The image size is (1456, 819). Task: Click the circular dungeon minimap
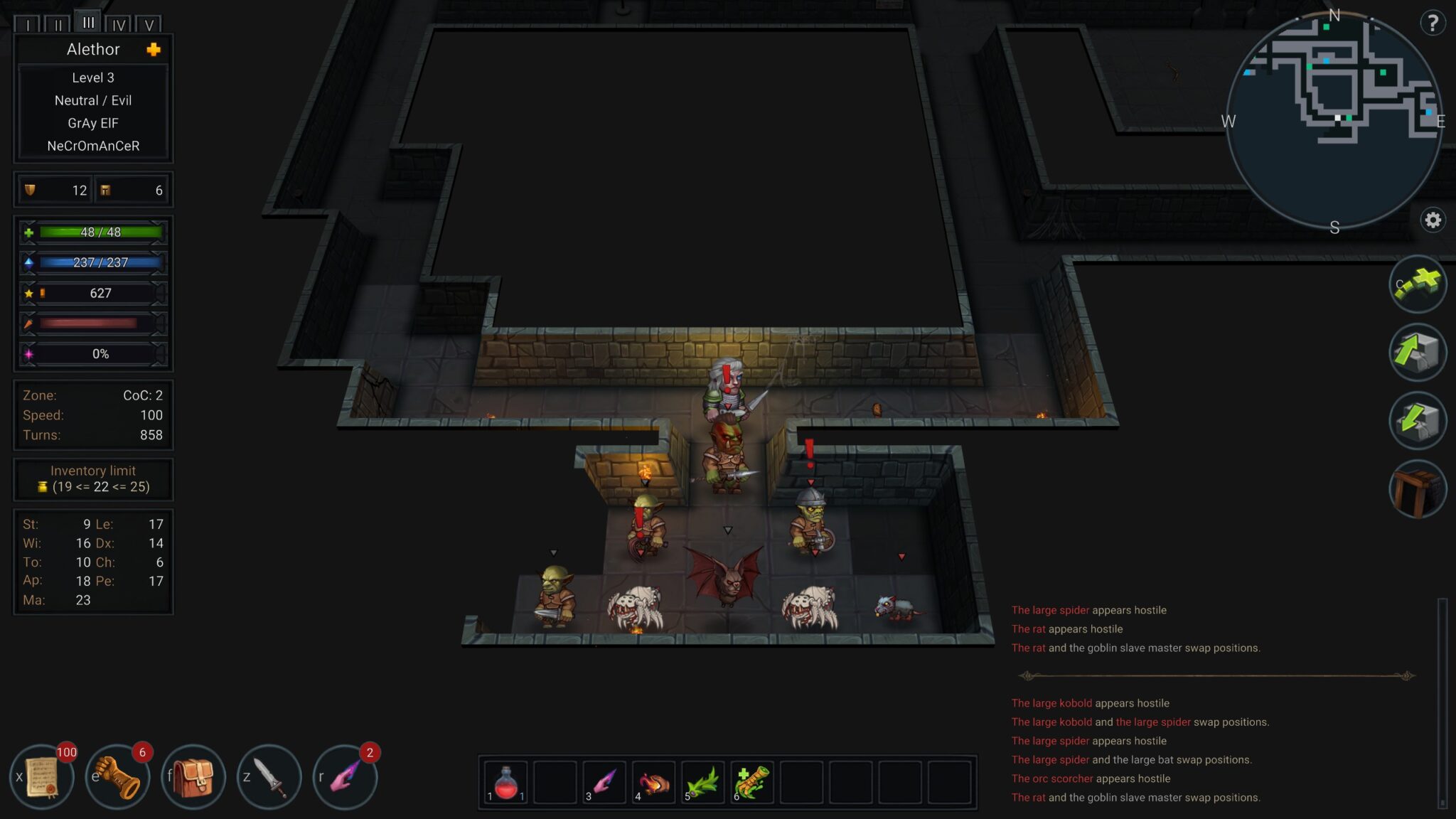(x=1334, y=121)
